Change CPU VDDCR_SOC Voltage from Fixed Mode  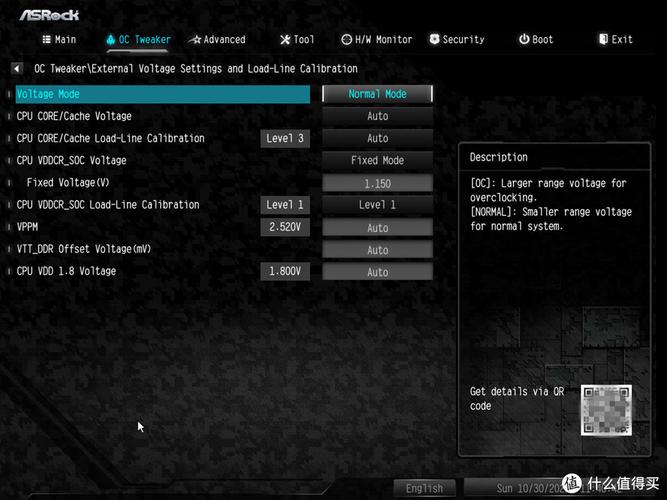(x=377, y=160)
